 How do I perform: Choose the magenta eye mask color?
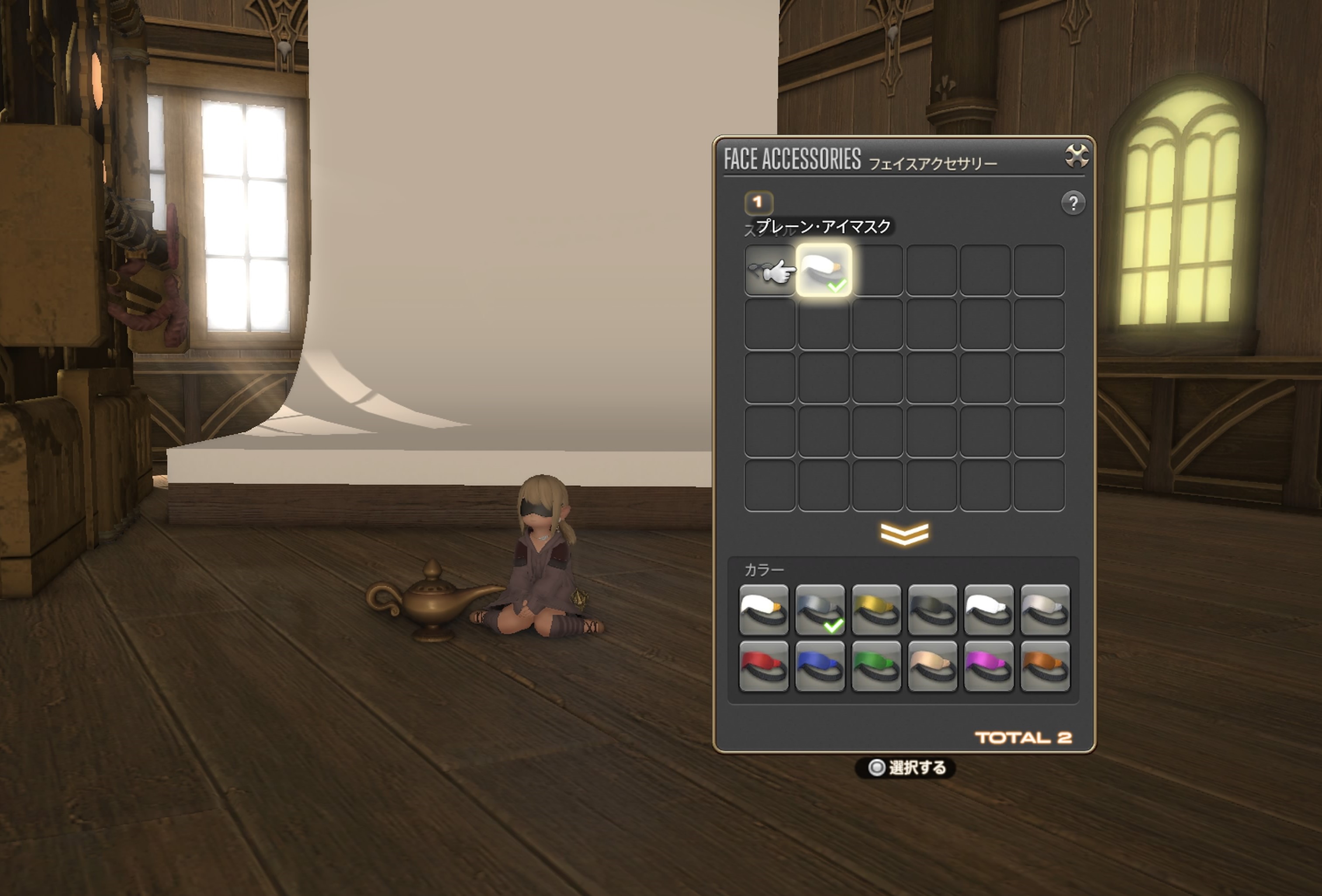pyautogui.click(x=989, y=666)
